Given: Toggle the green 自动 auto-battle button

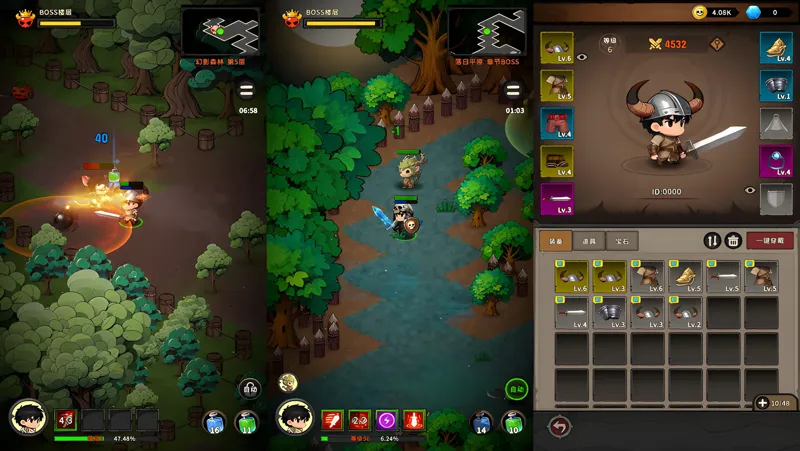Looking at the screenshot, I should pos(516,389).
